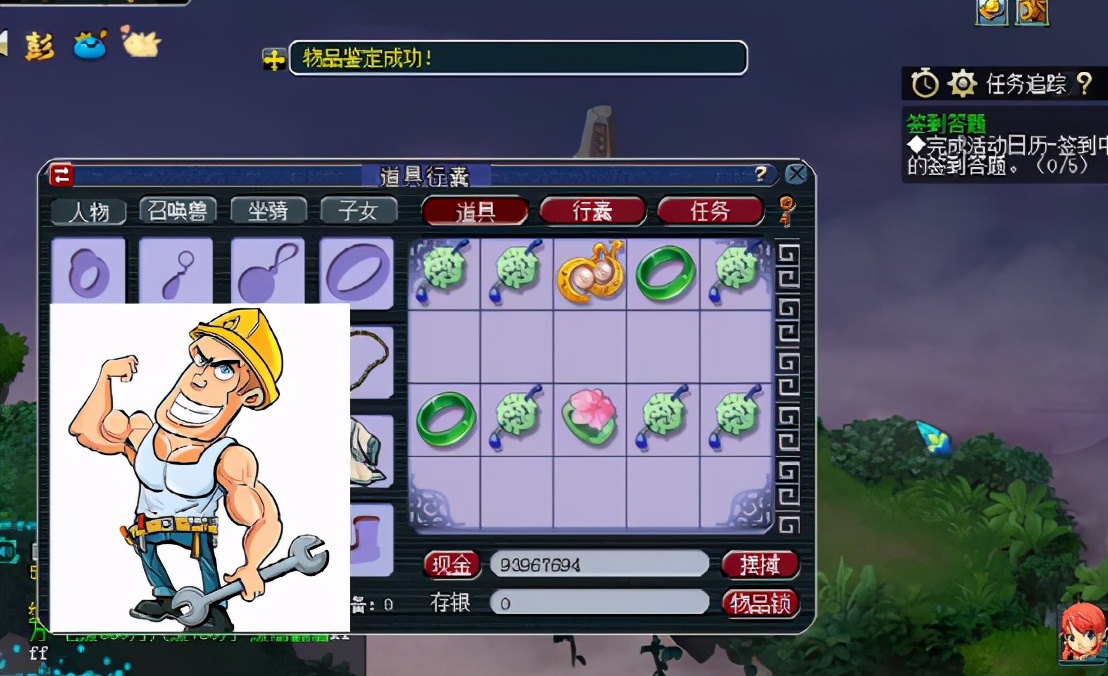Select the golden earrings item slot

click(590, 272)
